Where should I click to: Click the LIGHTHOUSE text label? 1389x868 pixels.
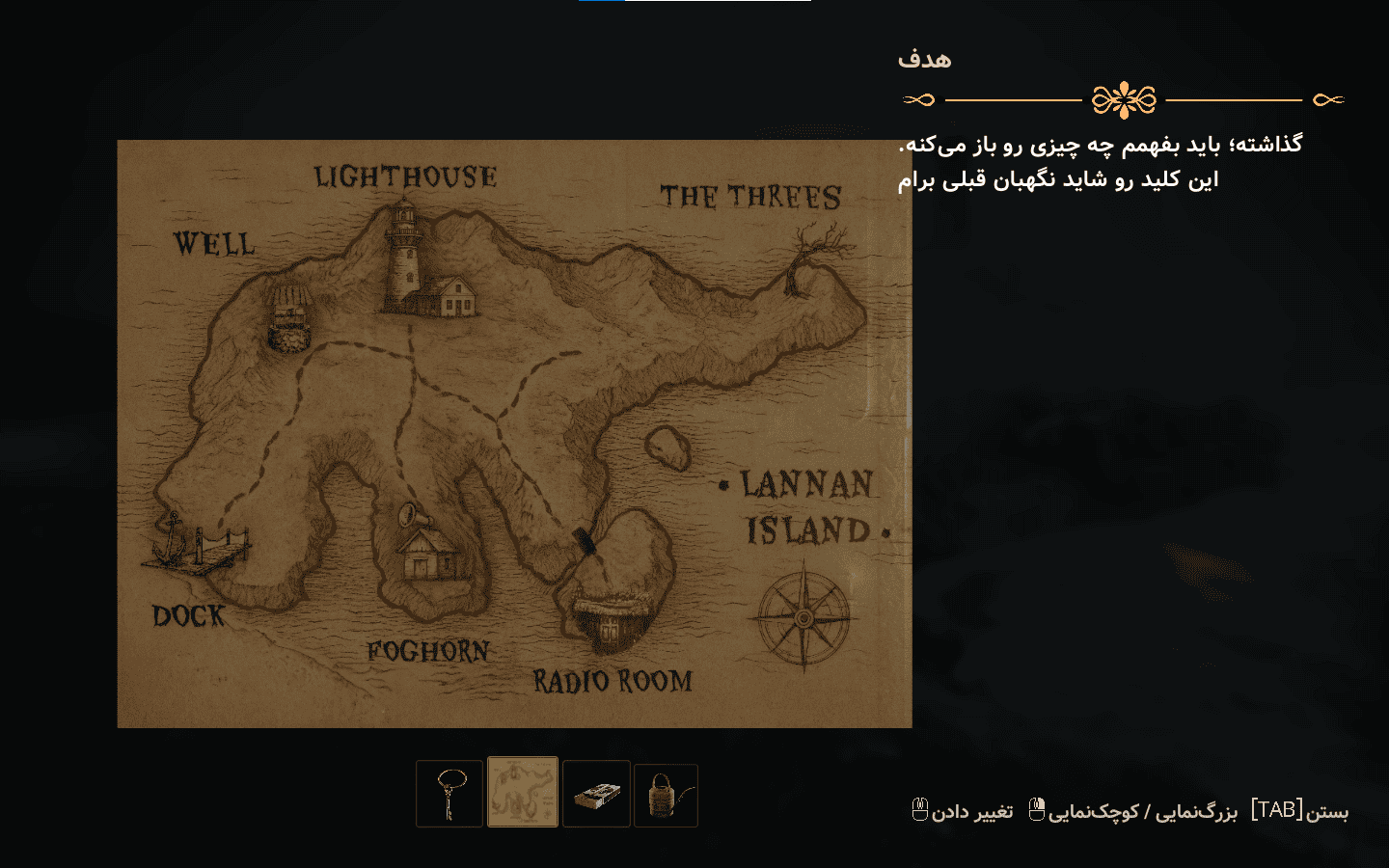[405, 176]
